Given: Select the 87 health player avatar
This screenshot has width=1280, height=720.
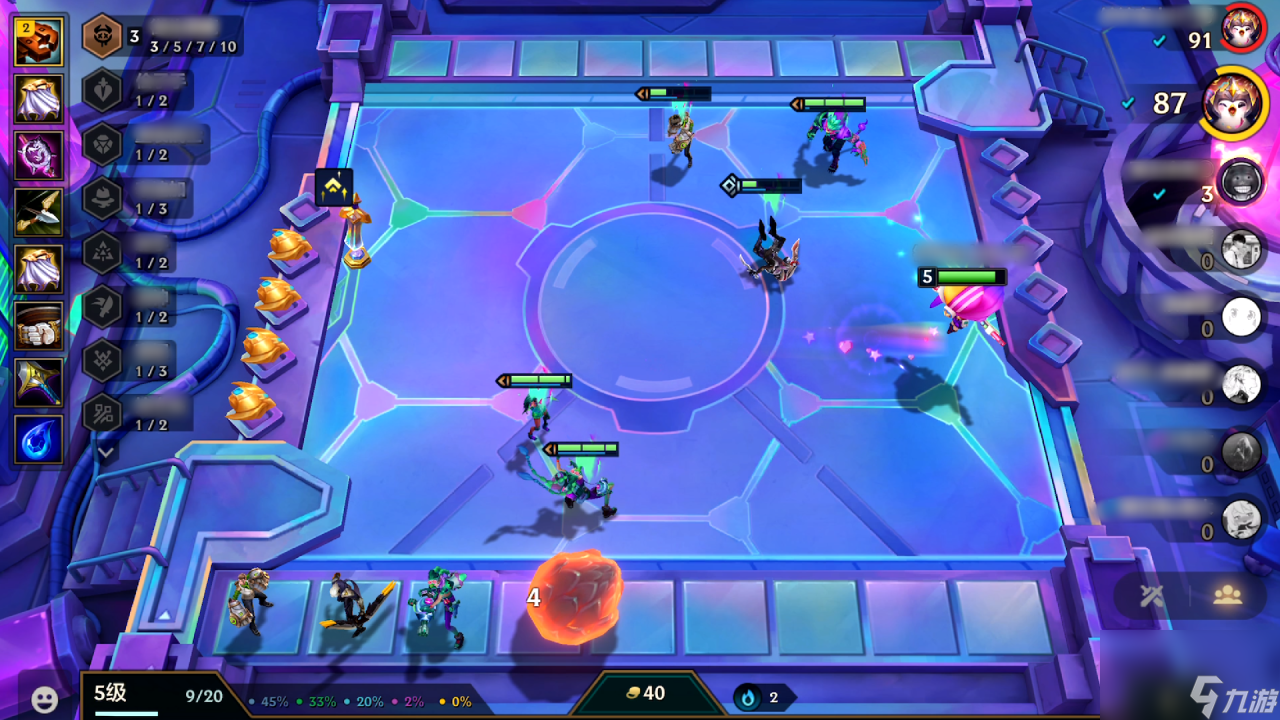Looking at the screenshot, I should point(1234,104).
